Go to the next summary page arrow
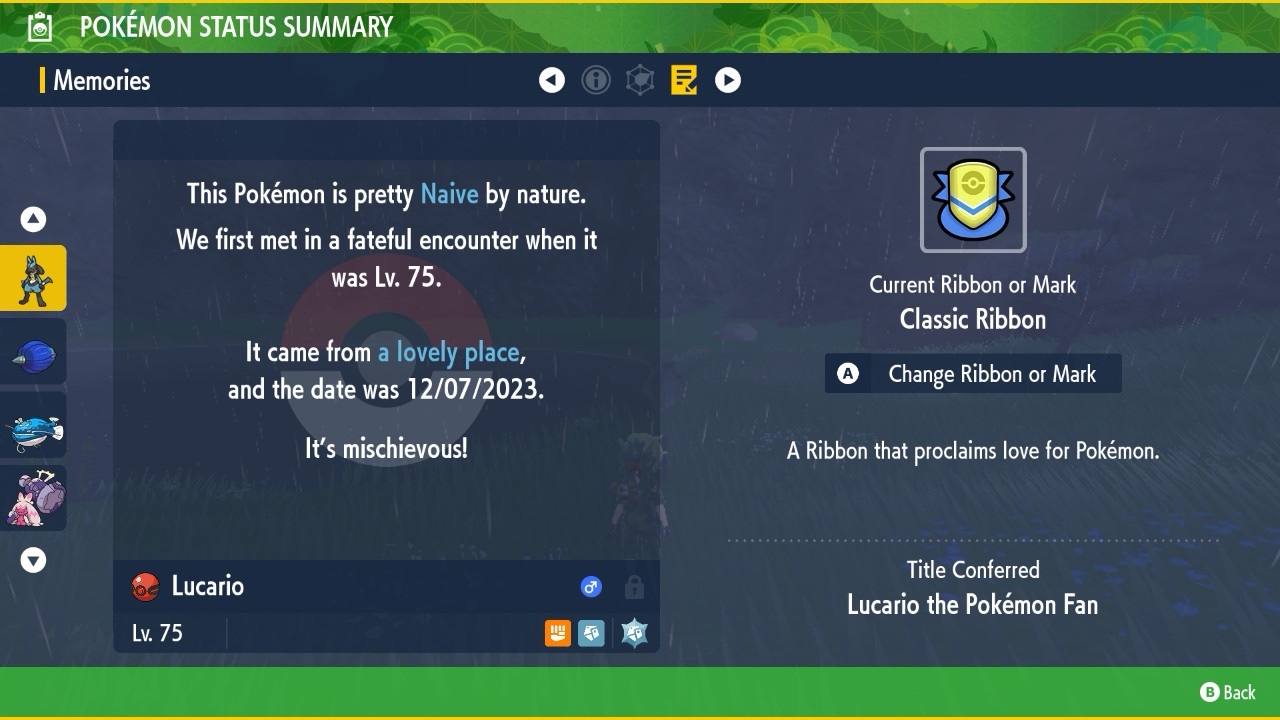 tap(728, 80)
